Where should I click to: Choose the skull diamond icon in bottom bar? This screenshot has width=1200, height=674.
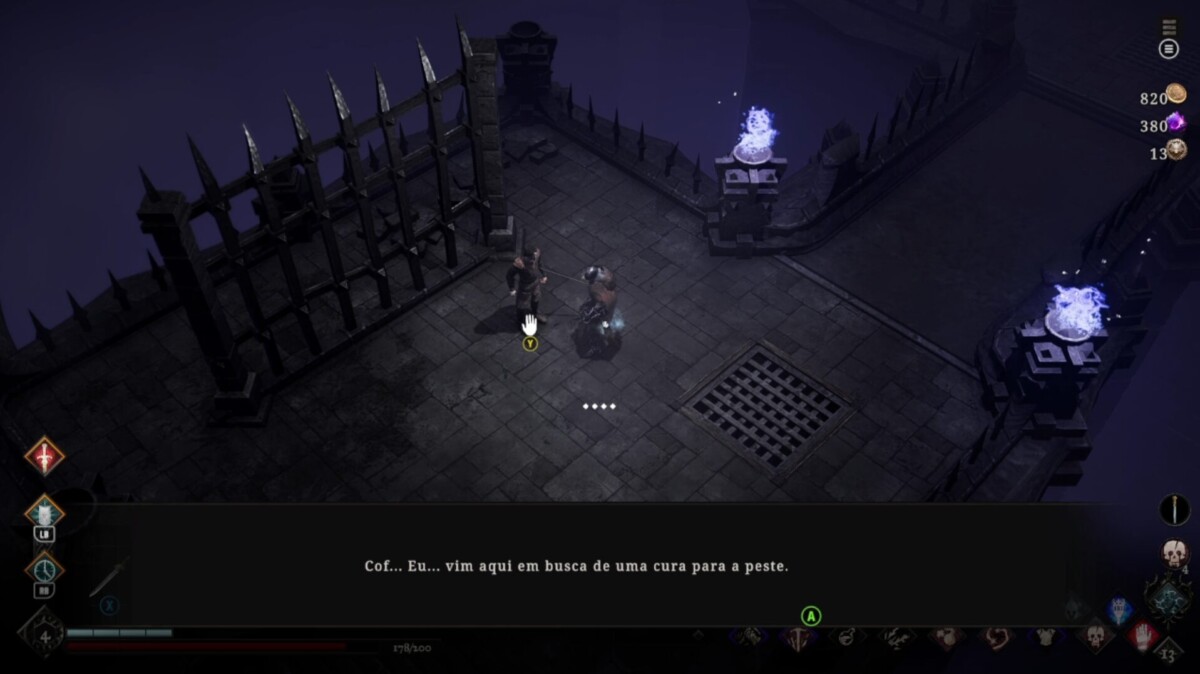point(1094,636)
